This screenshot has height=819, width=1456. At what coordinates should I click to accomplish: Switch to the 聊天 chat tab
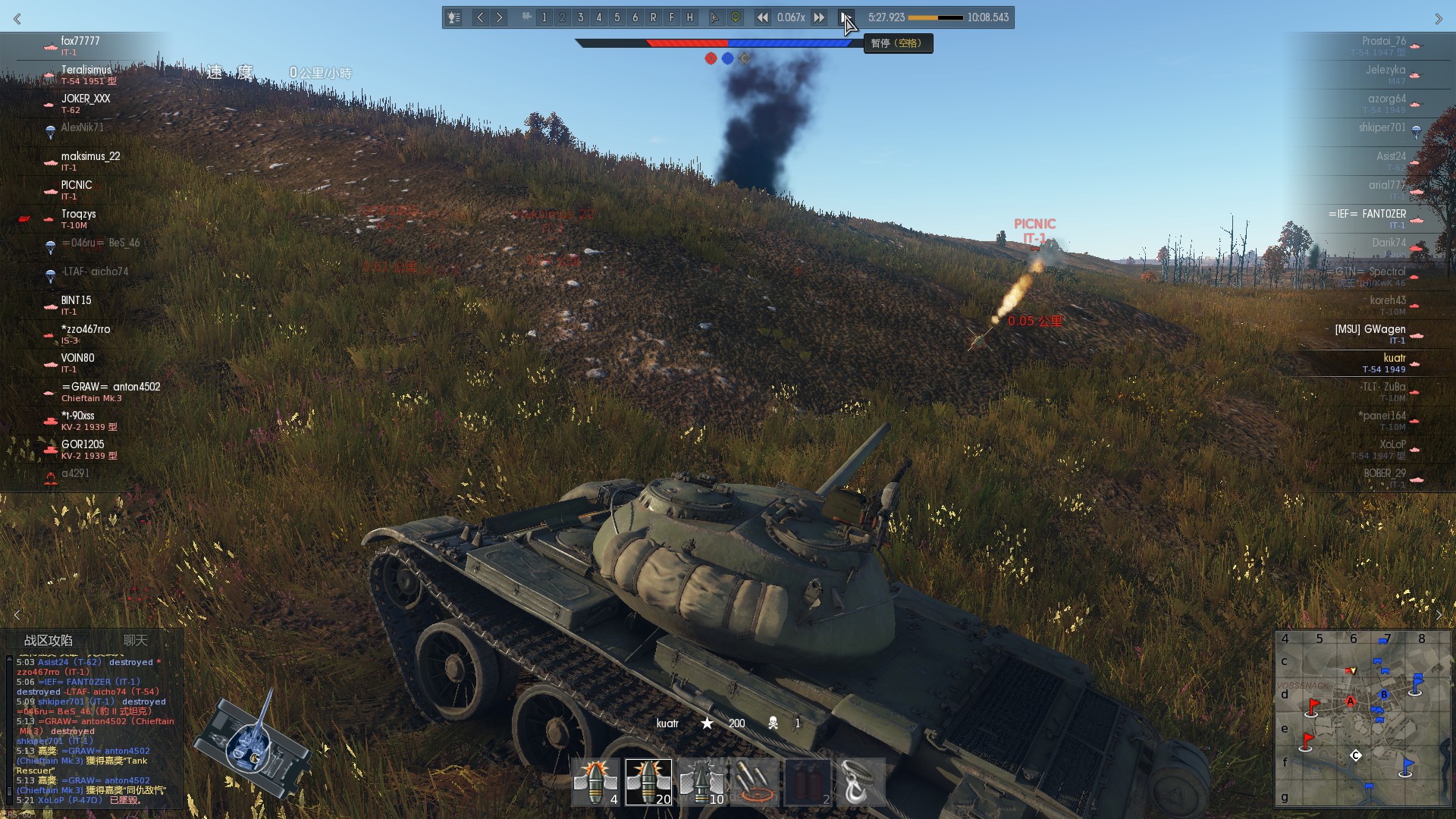[x=136, y=640]
